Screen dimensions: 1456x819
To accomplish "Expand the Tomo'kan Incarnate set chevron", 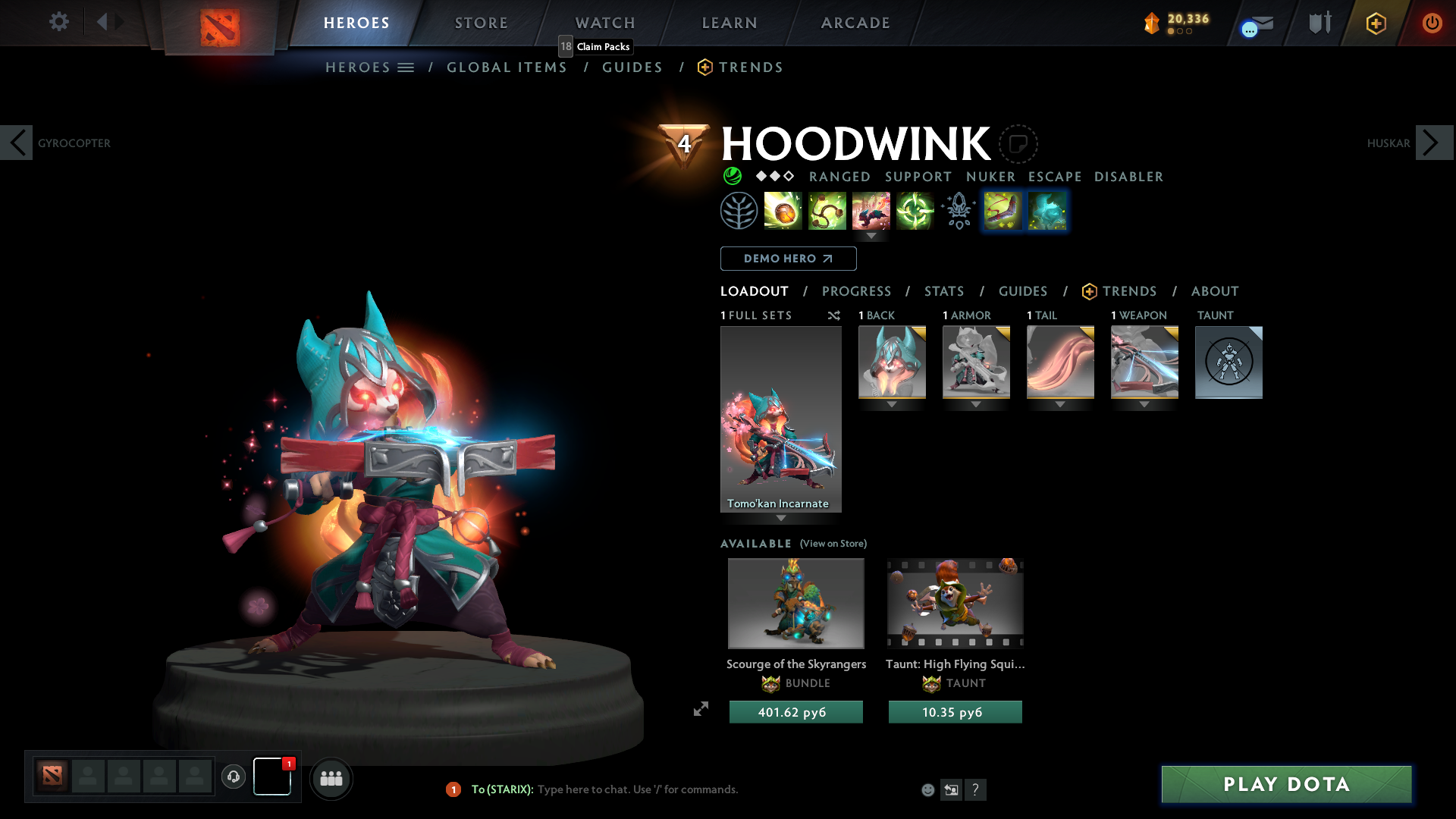I will pos(781,517).
